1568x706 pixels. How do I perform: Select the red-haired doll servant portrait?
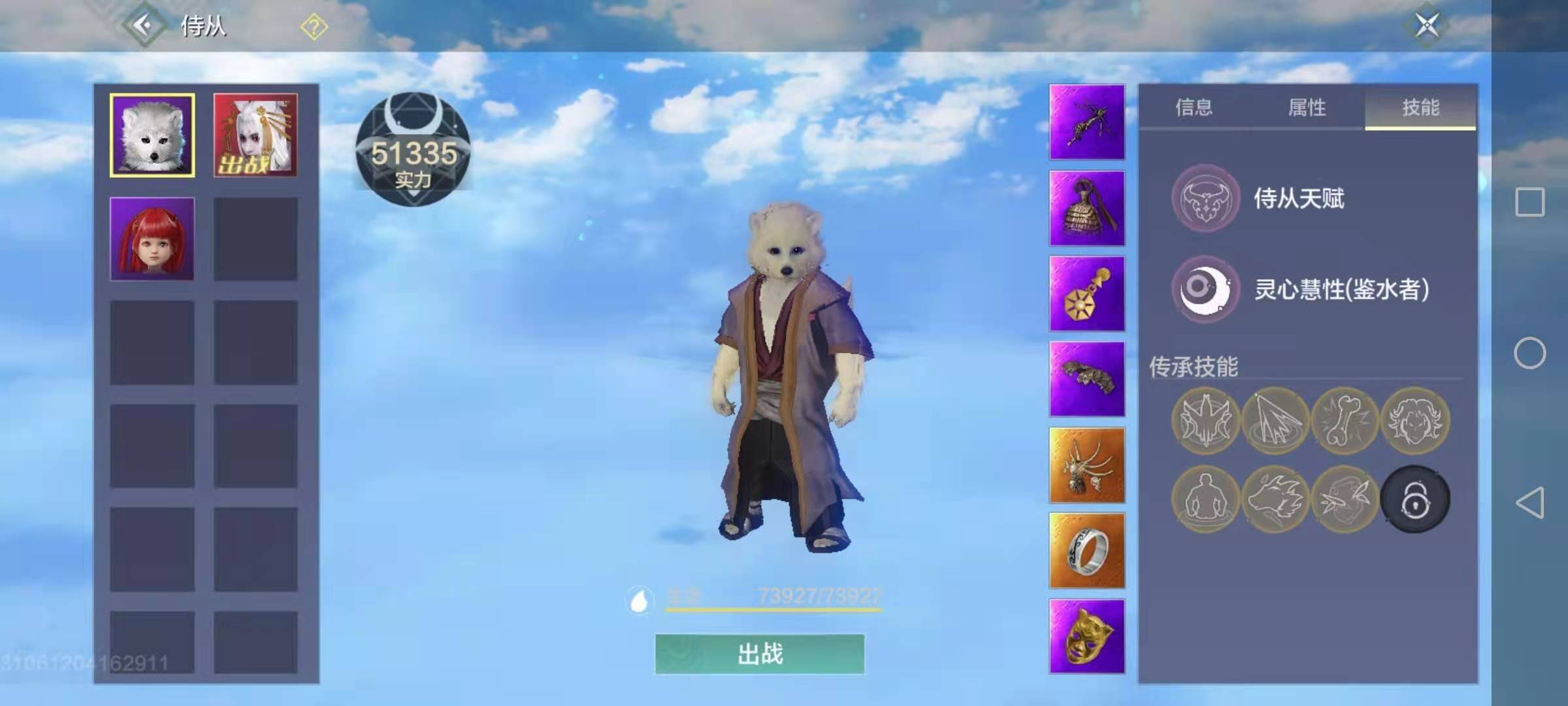pos(153,237)
